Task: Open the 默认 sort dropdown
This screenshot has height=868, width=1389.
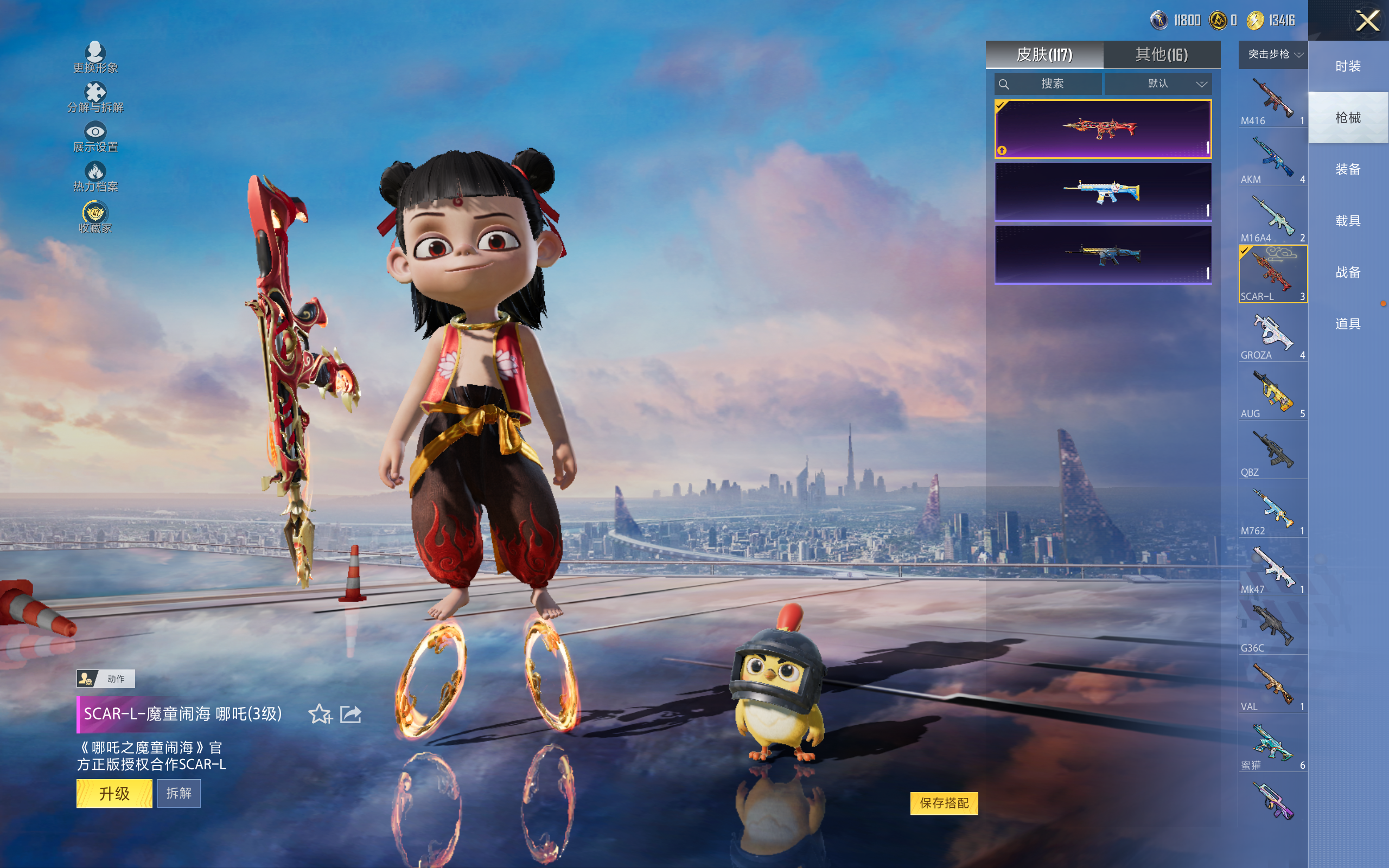Action: coord(1159,84)
